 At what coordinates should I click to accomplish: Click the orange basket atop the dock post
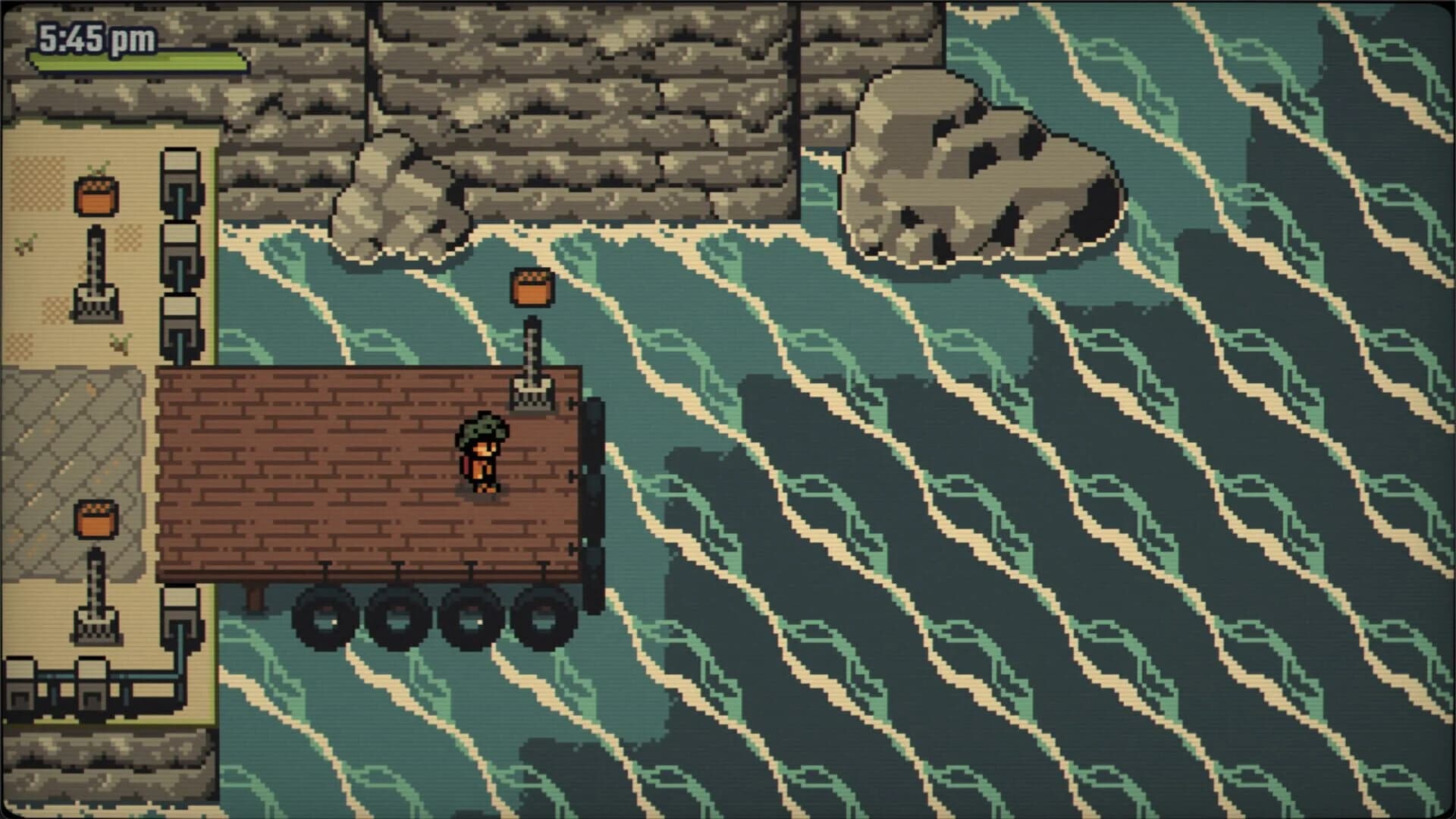click(531, 288)
